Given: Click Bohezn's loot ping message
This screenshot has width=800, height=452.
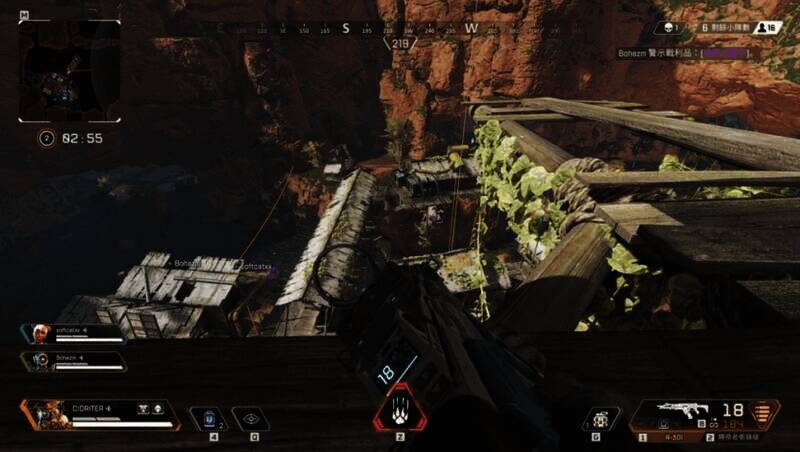Looking at the screenshot, I should [x=685, y=52].
